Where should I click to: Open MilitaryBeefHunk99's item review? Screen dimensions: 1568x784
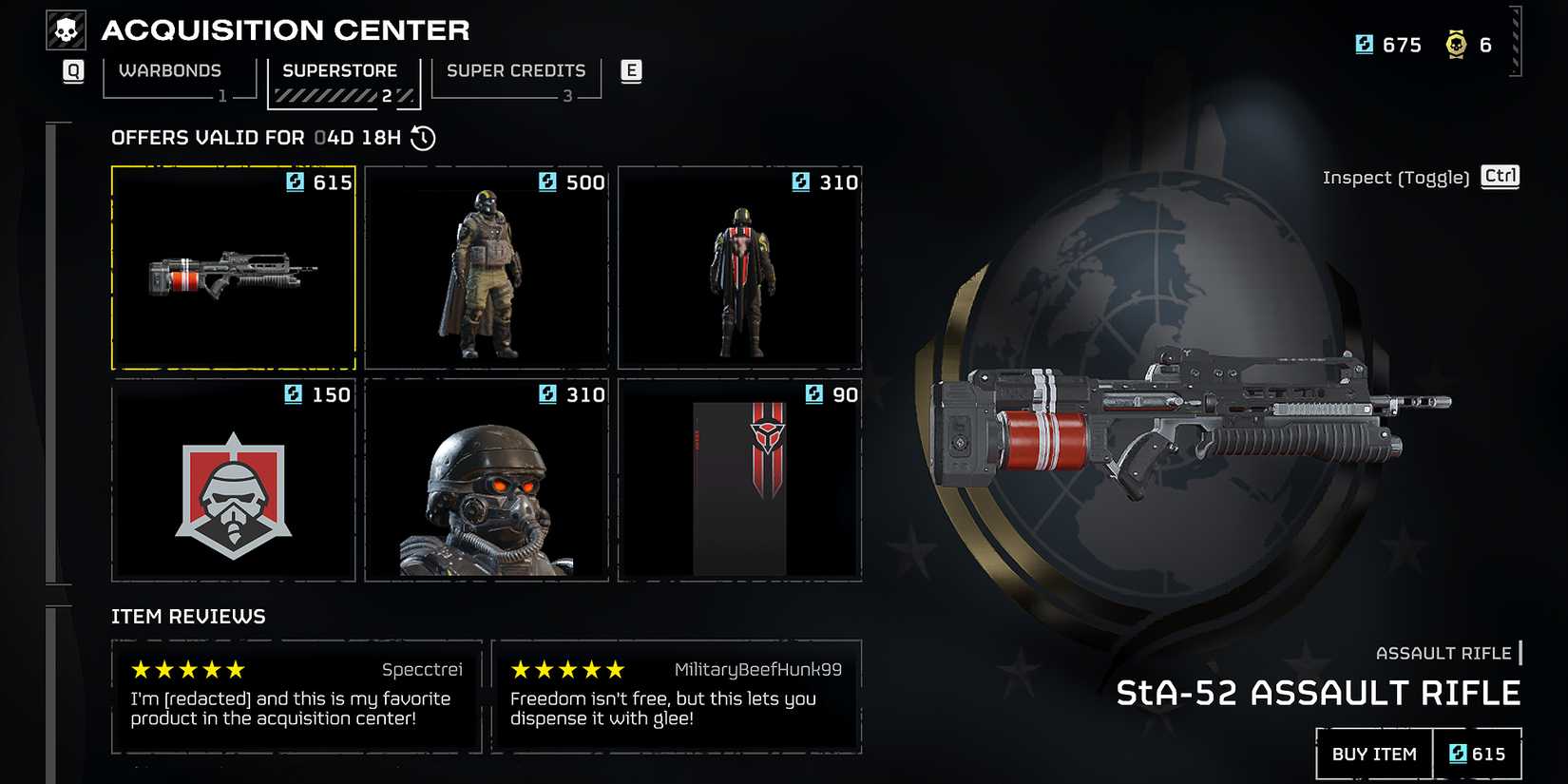[676, 697]
